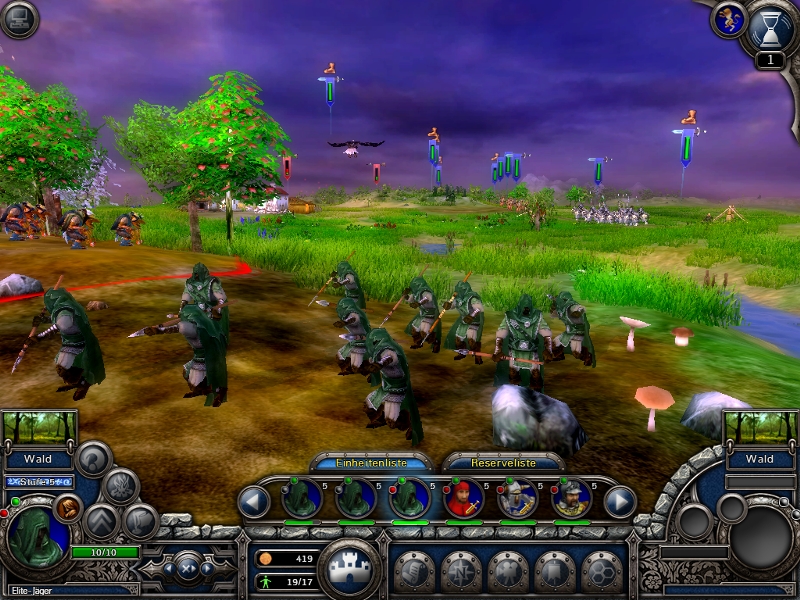Viewport: 800px width, 600px height.
Task: Switch to the Einheitenliste tab
Action: click(370, 462)
